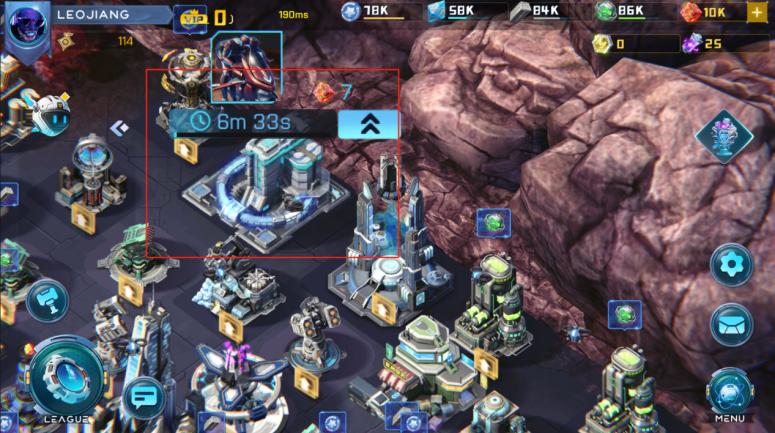The width and height of the screenshot is (775, 433).
Task: Collect the green ore bubble above the refinery
Action: (492, 222)
